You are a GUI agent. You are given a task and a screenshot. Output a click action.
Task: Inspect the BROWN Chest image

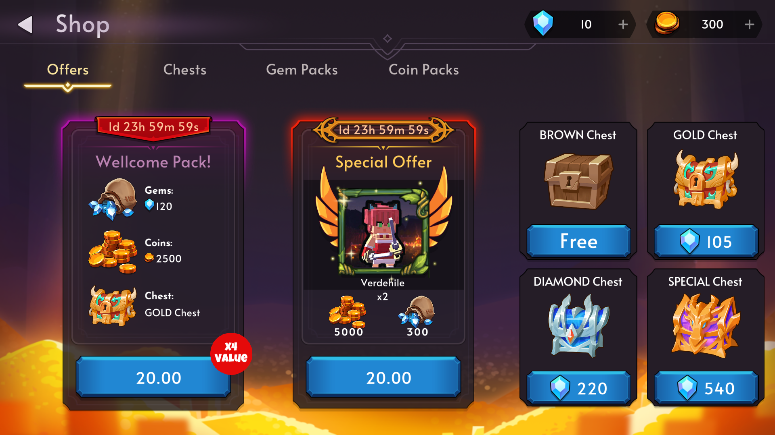[578, 183]
